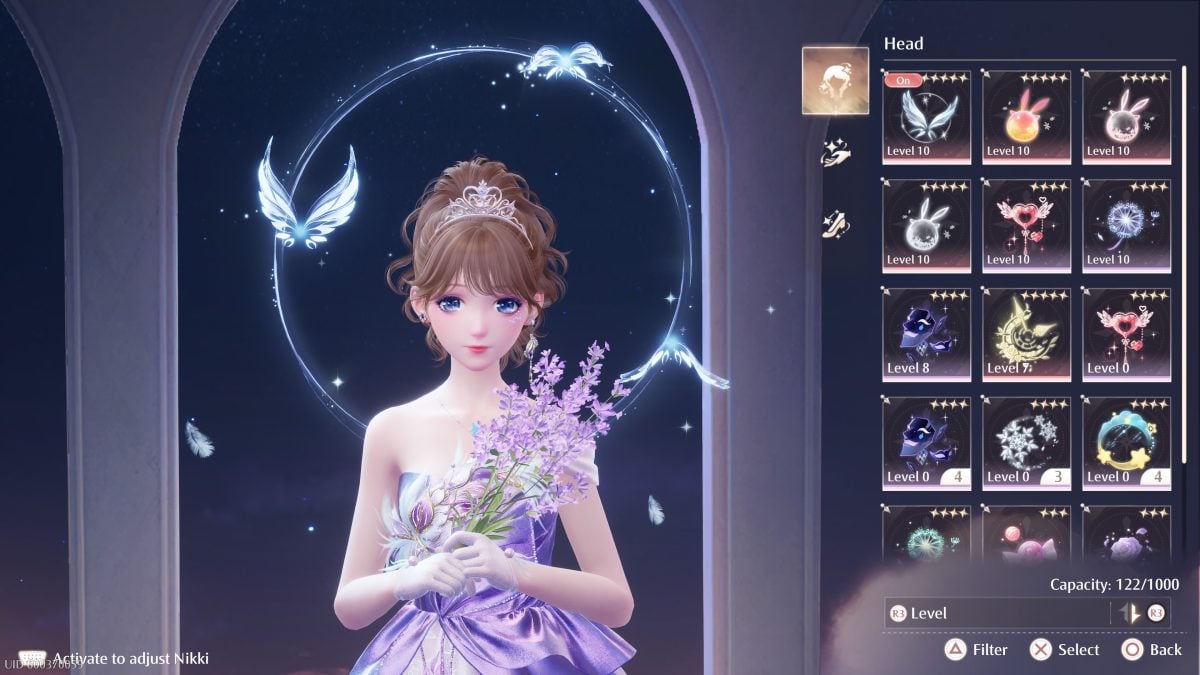1200x675 pixels.
Task: Select the Level 0 pink heart wand
Action: (x=1126, y=334)
